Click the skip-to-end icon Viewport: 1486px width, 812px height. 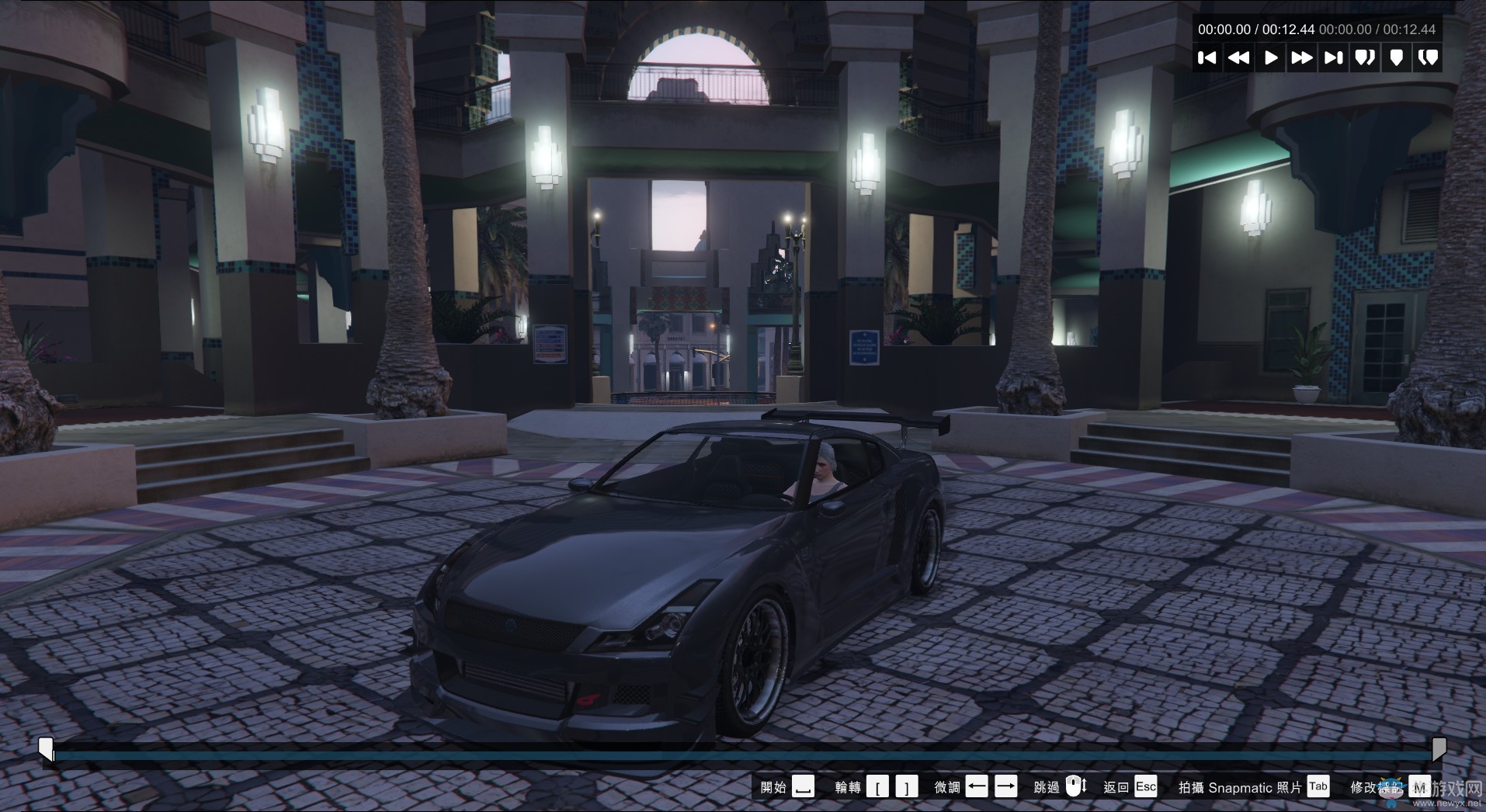tap(1333, 57)
